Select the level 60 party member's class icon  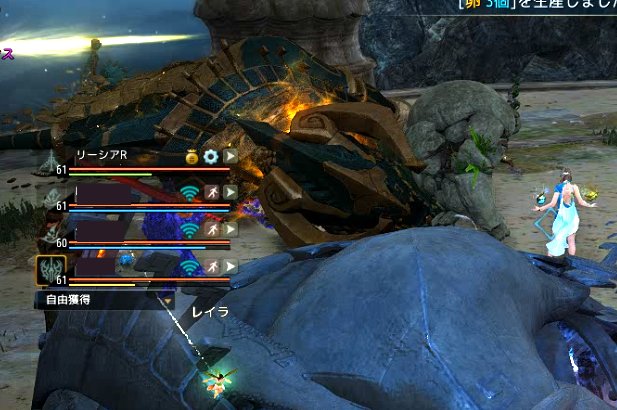click(x=50, y=232)
